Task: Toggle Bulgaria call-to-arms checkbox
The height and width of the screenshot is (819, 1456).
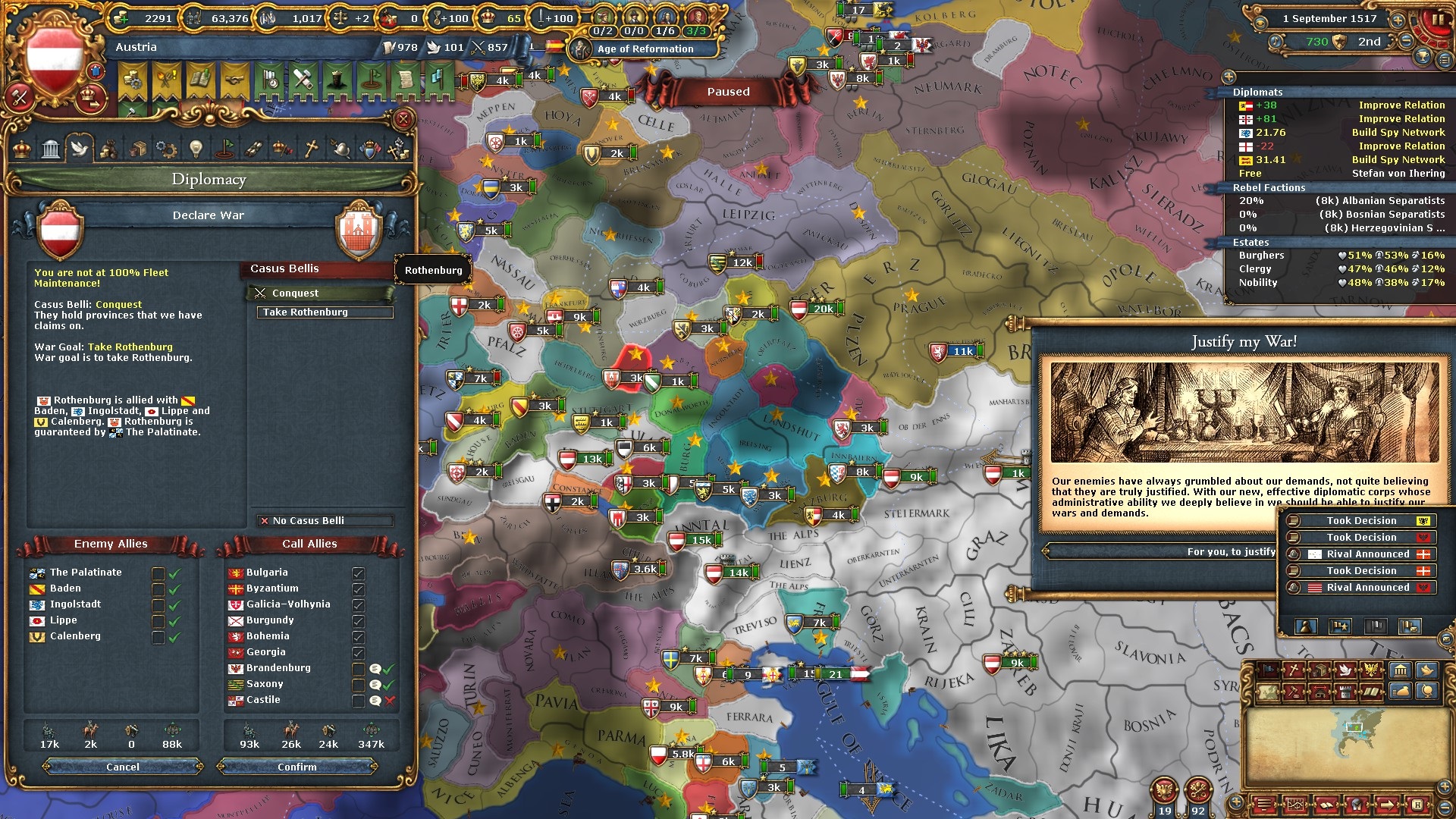Action: pos(359,573)
